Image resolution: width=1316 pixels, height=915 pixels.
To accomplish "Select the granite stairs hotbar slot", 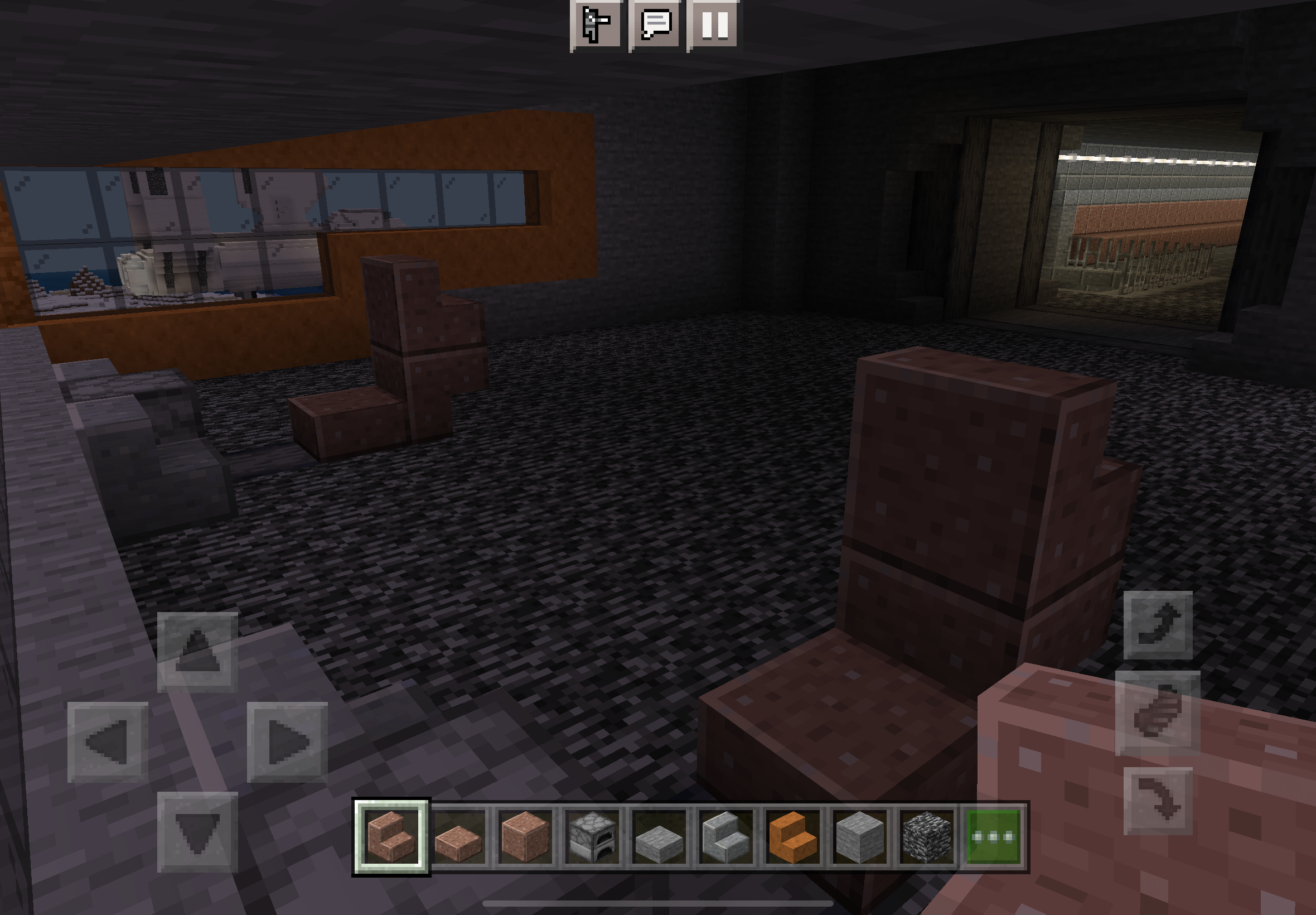I will pos(391,836).
